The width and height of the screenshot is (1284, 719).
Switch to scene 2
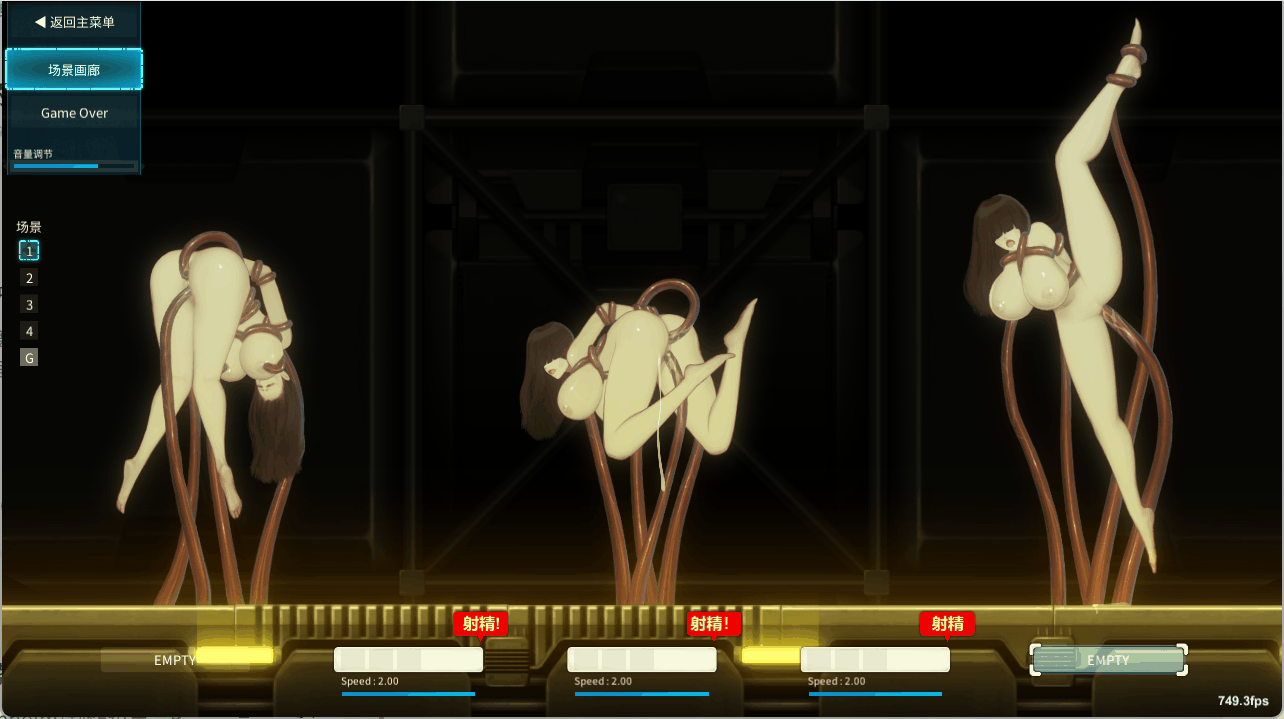pyautogui.click(x=30, y=278)
